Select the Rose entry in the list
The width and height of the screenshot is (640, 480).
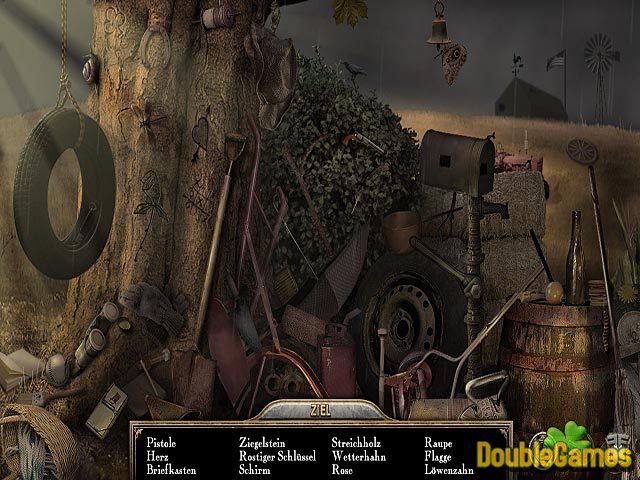[x=343, y=468]
